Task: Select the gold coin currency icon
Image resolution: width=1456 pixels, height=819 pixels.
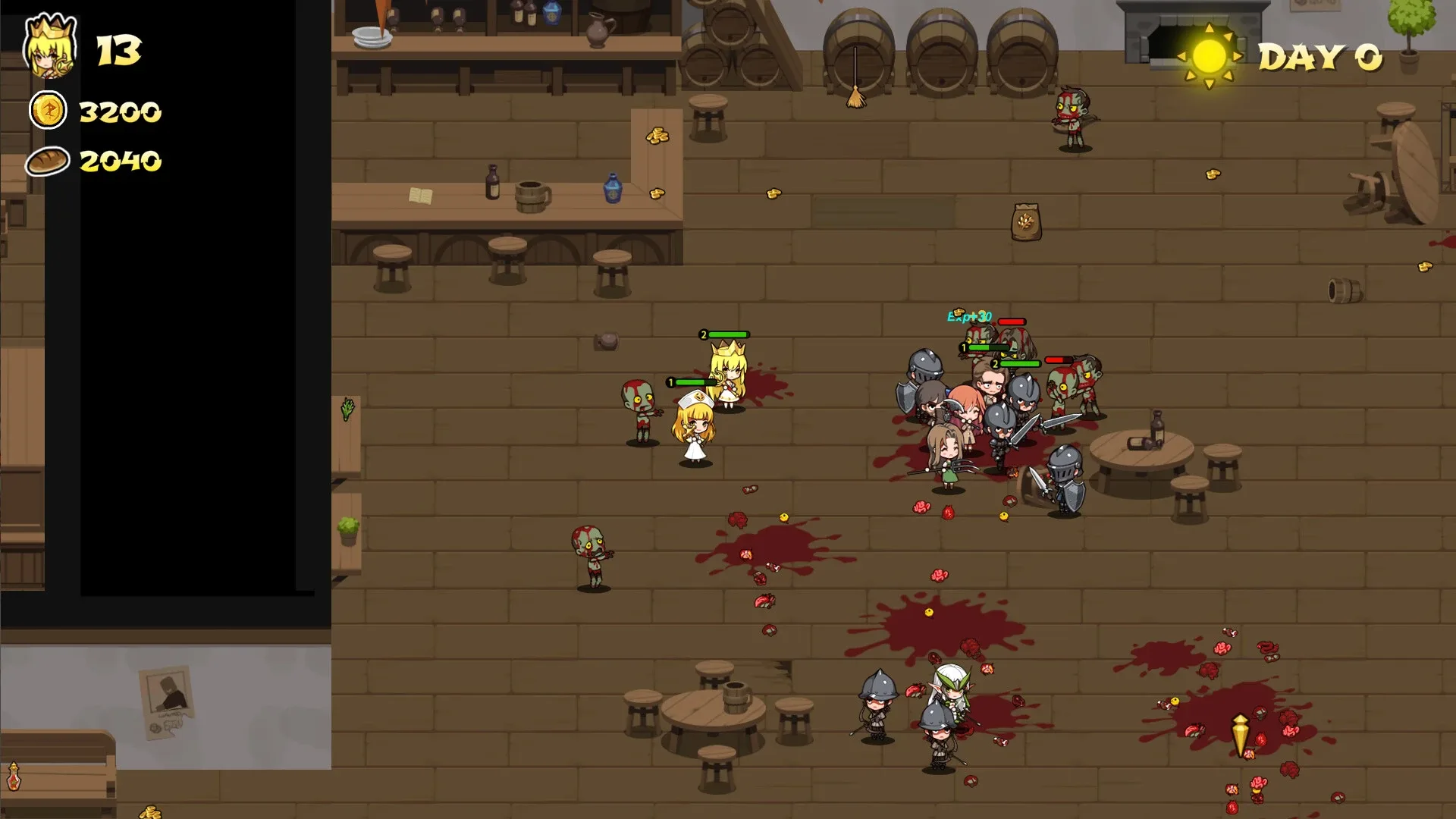Action: click(47, 111)
